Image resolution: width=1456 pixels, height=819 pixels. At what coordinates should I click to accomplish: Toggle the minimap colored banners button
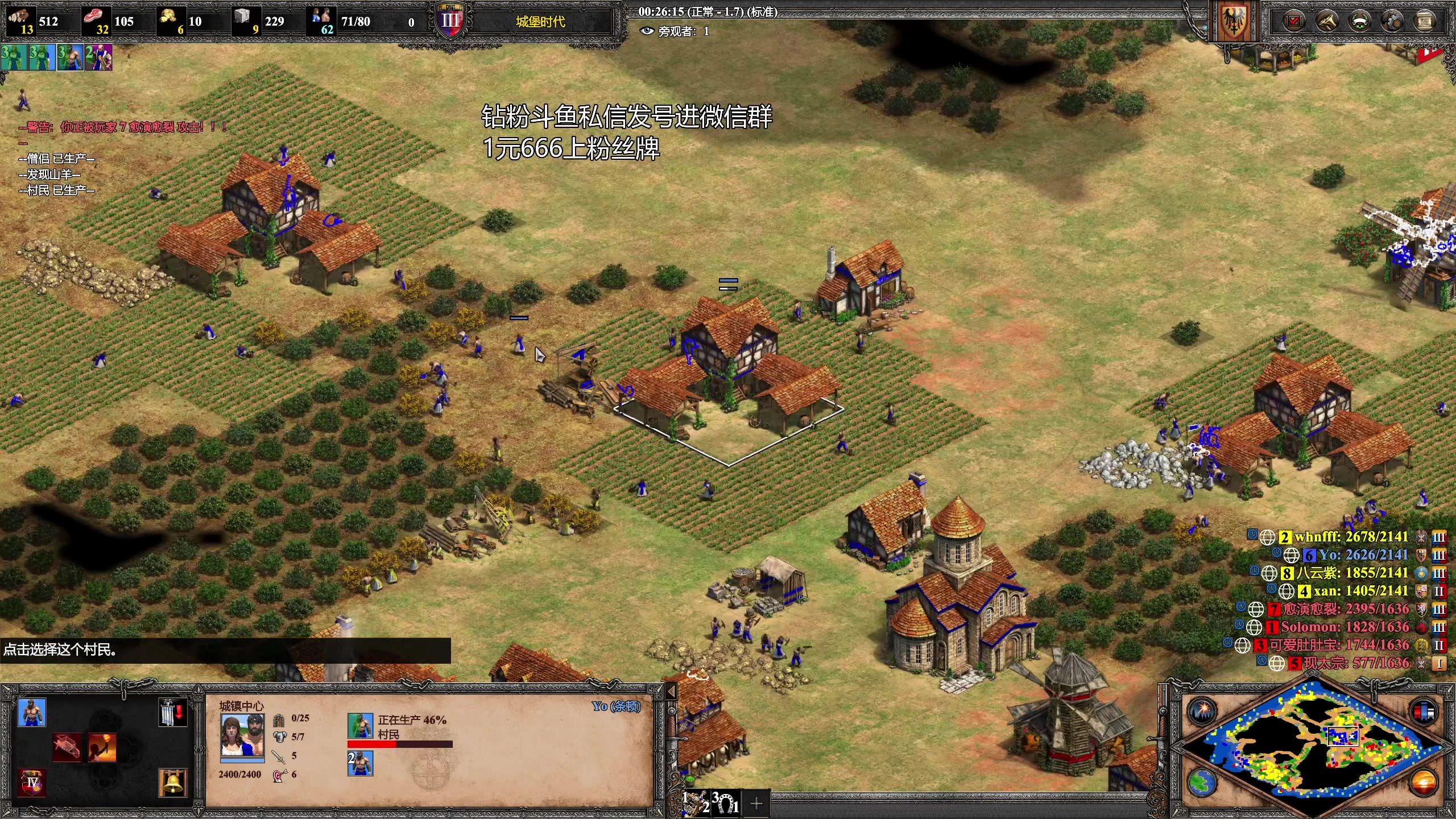tap(1424, 711)
